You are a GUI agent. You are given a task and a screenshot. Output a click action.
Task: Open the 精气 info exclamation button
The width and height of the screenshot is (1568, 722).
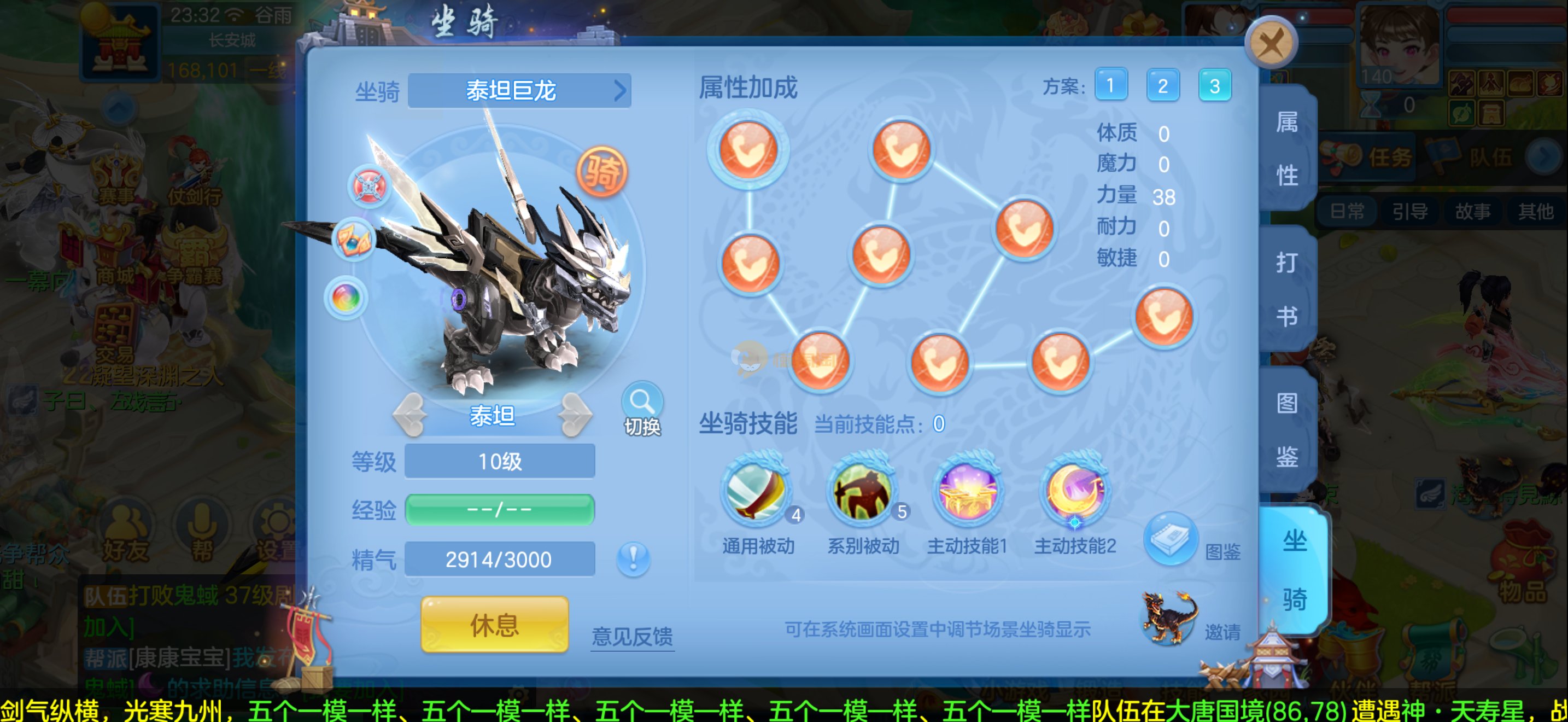[x=633, y=558]
